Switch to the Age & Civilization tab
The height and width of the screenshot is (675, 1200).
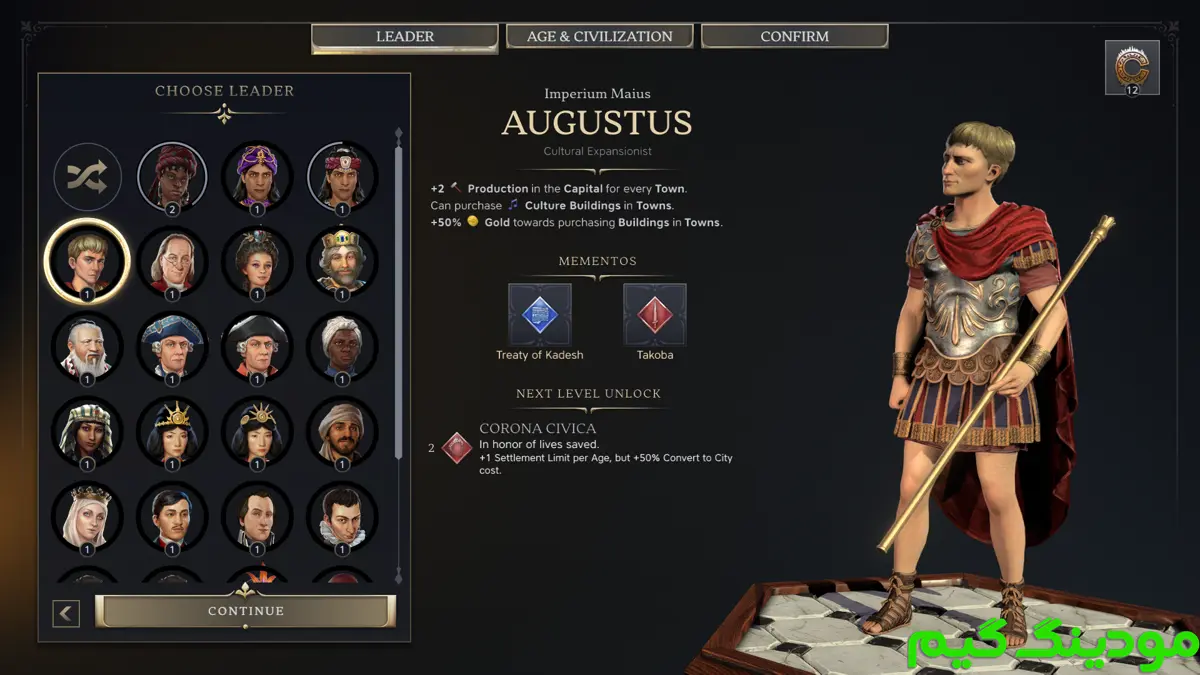pos(600,37)
